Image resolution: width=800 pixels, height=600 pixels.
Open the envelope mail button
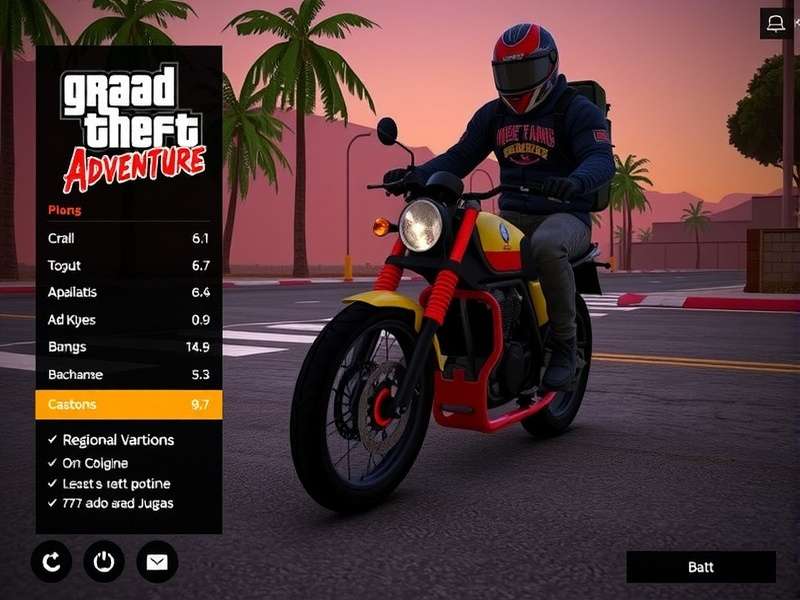[157, 562]
